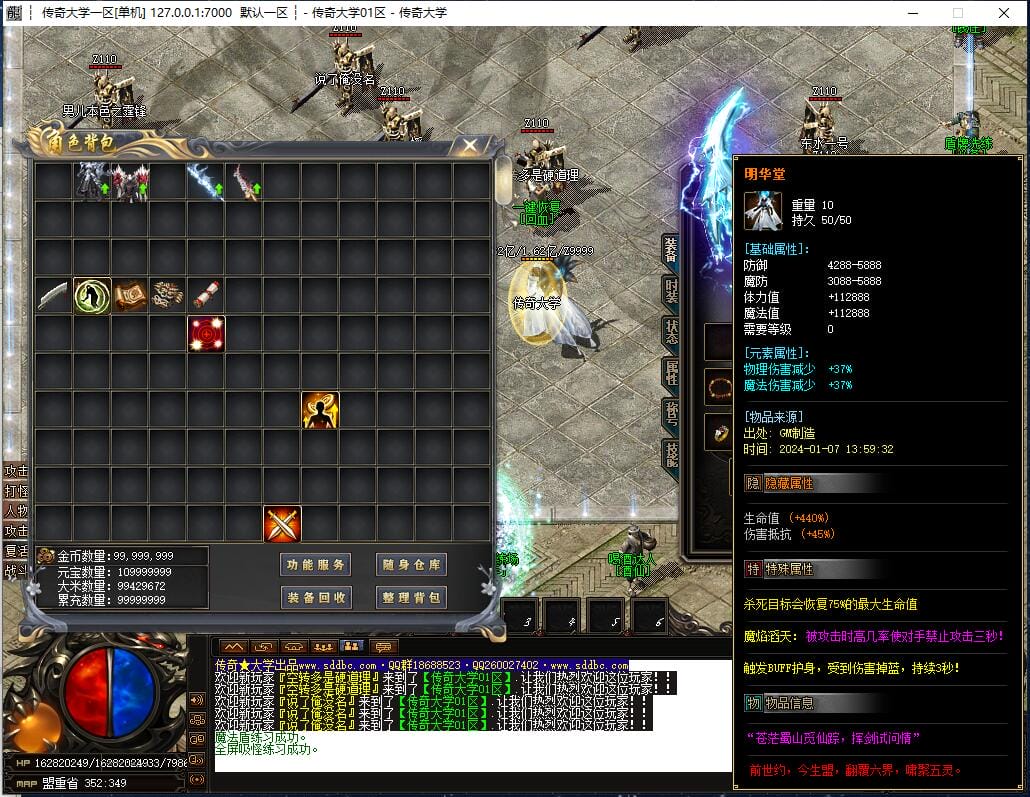Click the 装备回收 equipment recycle button

pos(316,598)
